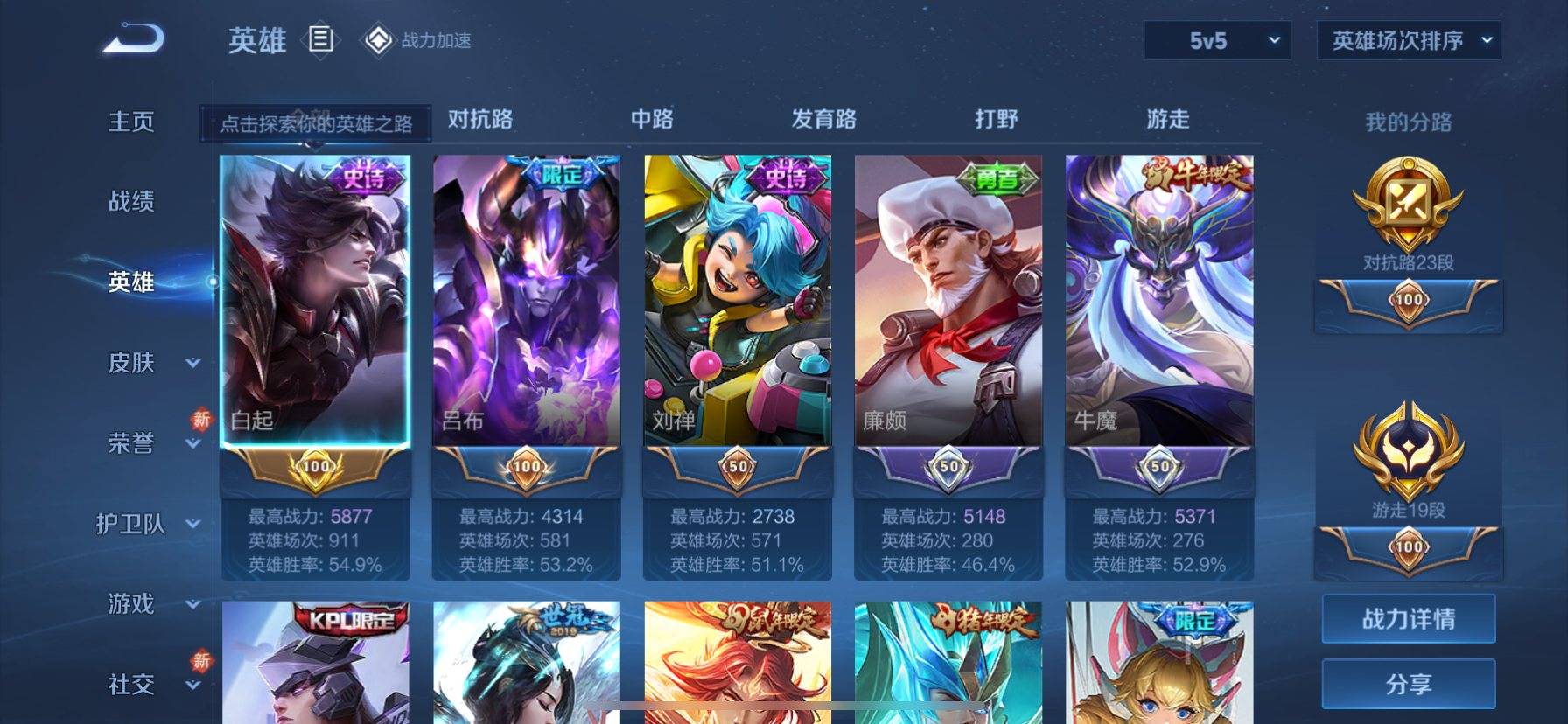
Task: Select the 白起 hero card
Action: click(315, 302)
